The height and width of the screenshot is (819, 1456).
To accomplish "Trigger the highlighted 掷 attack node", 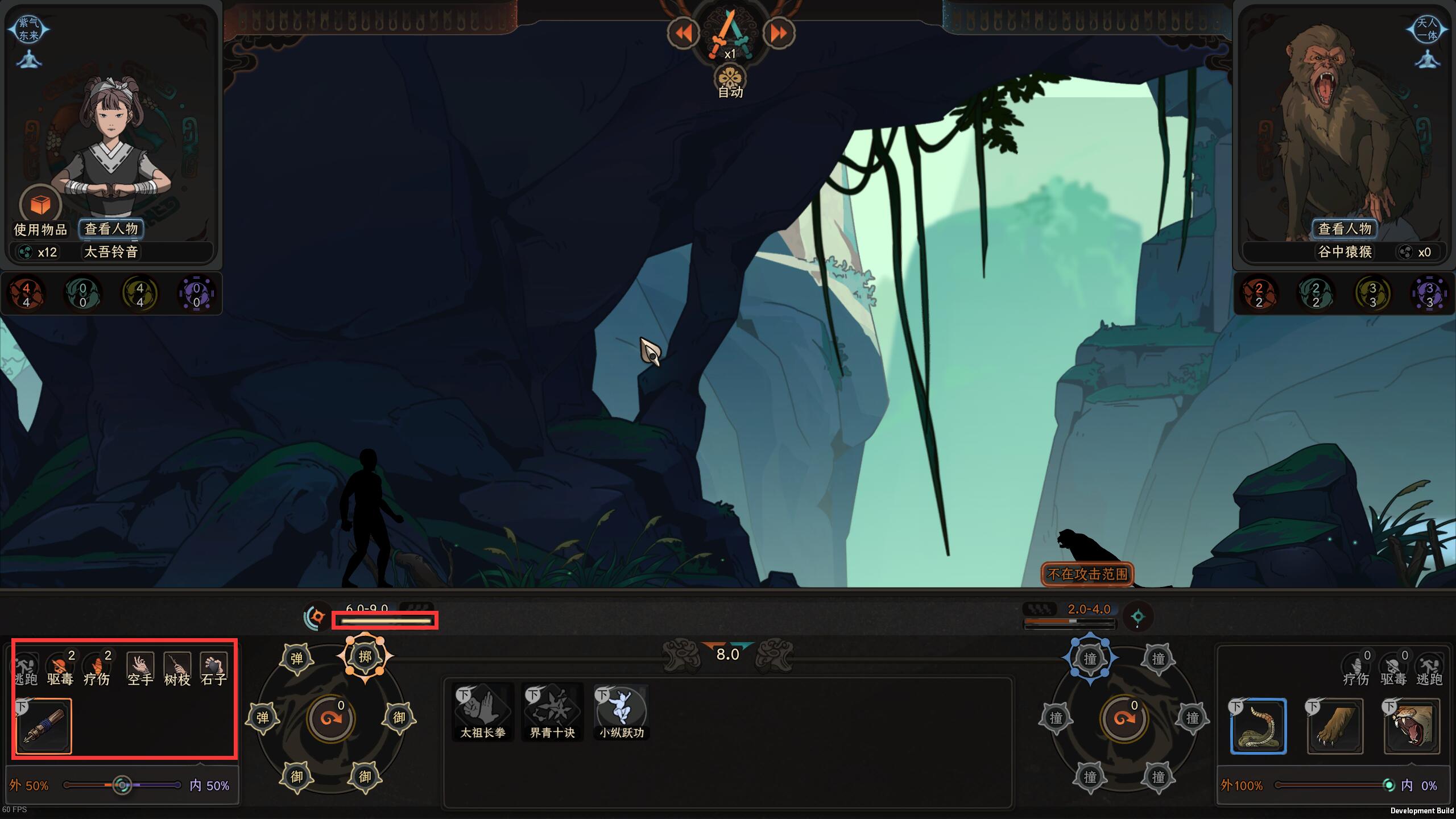I will click(x=365, y=657).
